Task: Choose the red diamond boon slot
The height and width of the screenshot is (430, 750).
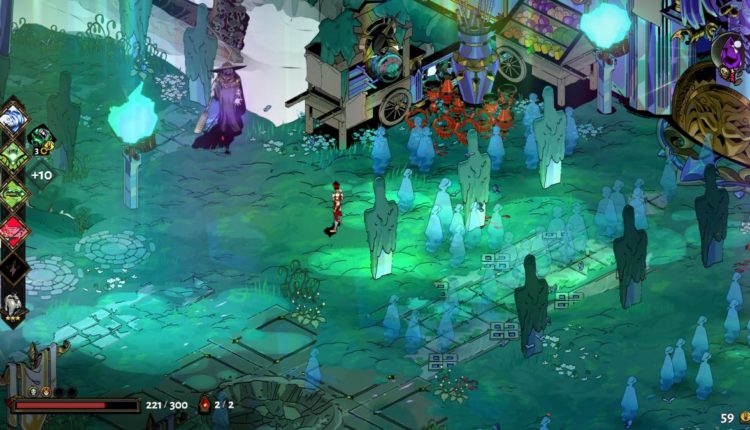Action: pyautogui.click(x=14, y=230)
